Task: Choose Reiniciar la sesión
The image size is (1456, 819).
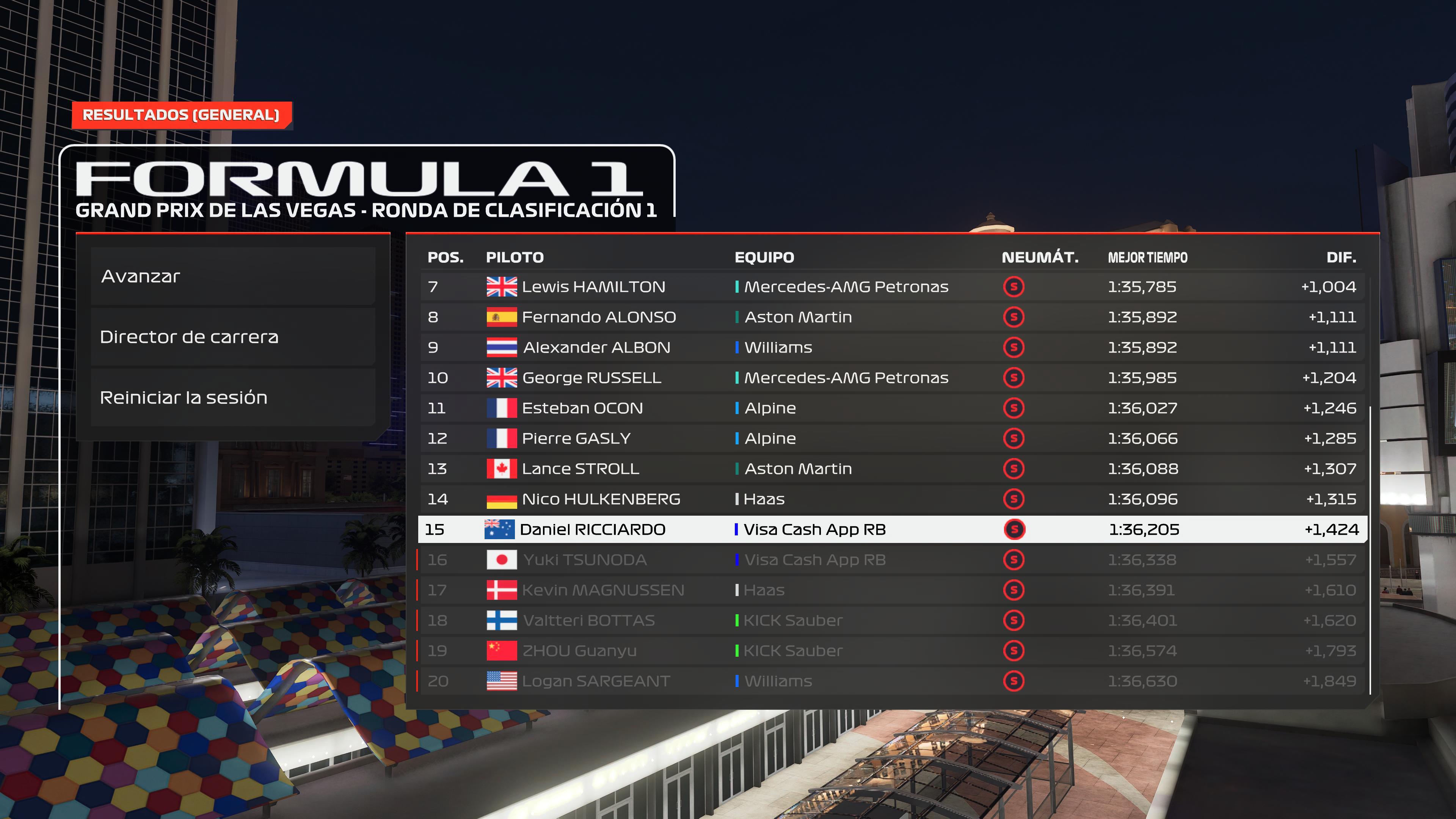Action: pyautogui.click(x=232, y=397)
